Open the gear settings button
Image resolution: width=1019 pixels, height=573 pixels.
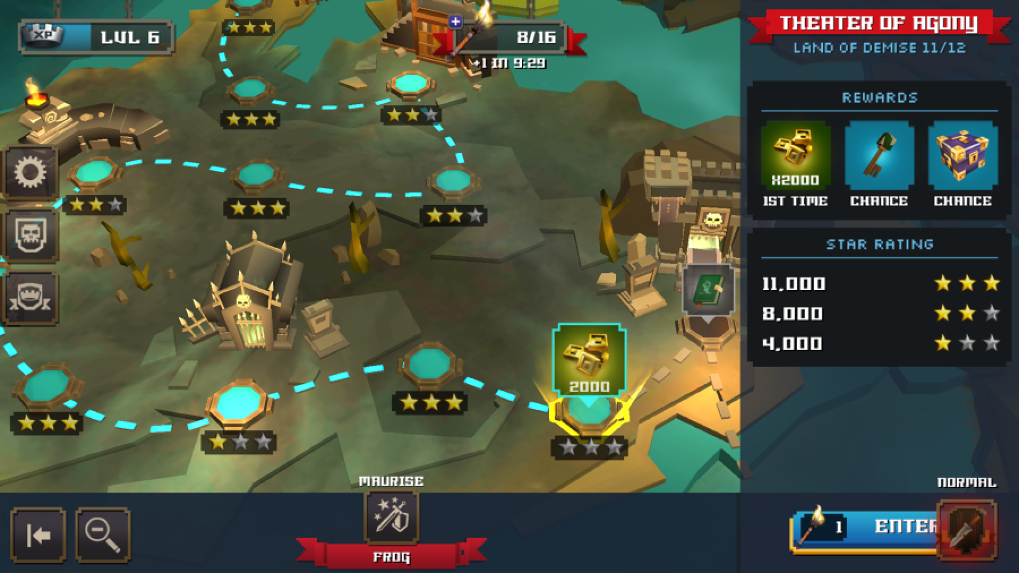tap(31, 174)
